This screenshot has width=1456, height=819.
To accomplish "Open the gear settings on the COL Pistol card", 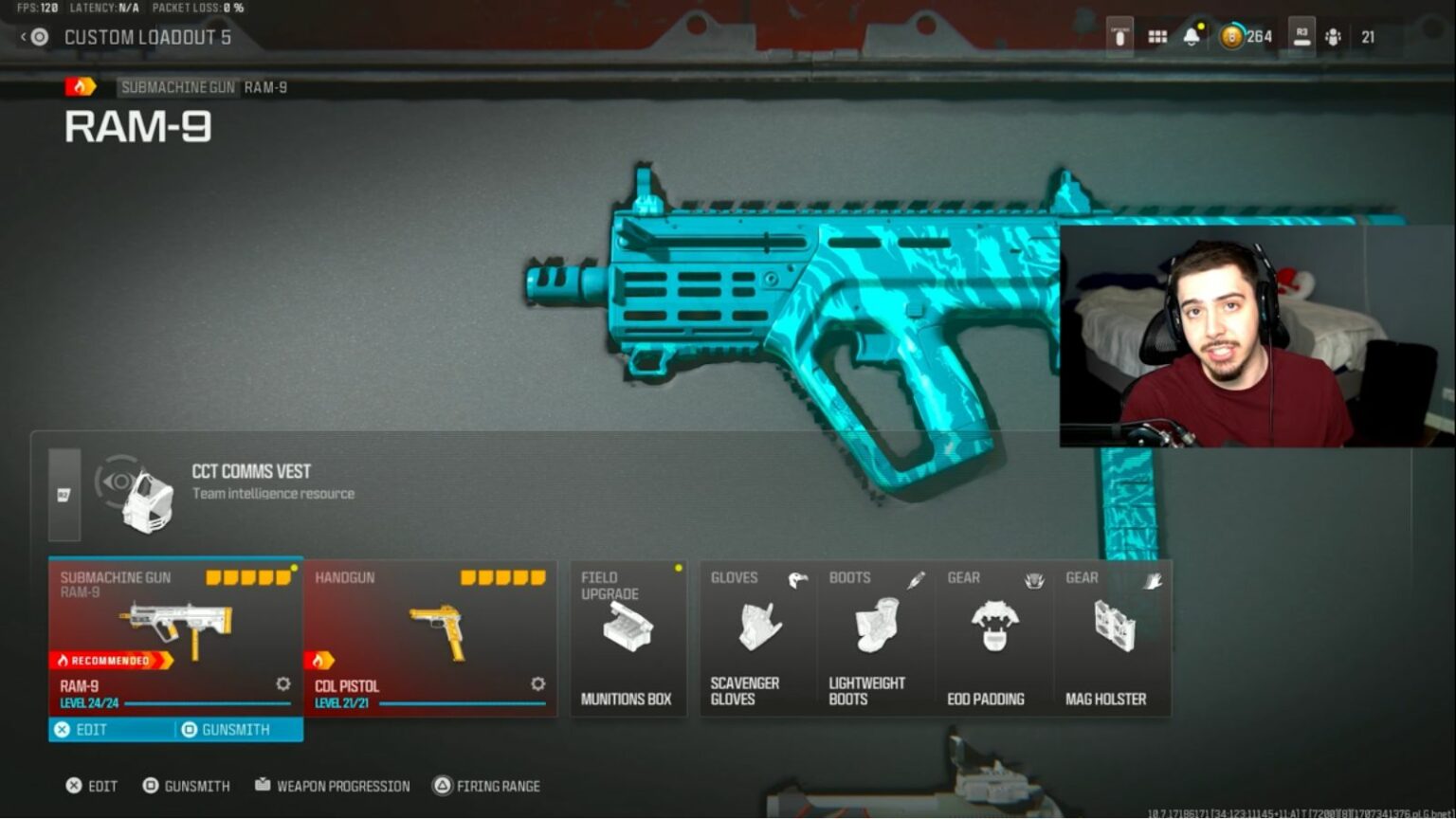I will [x=537, y=683].
